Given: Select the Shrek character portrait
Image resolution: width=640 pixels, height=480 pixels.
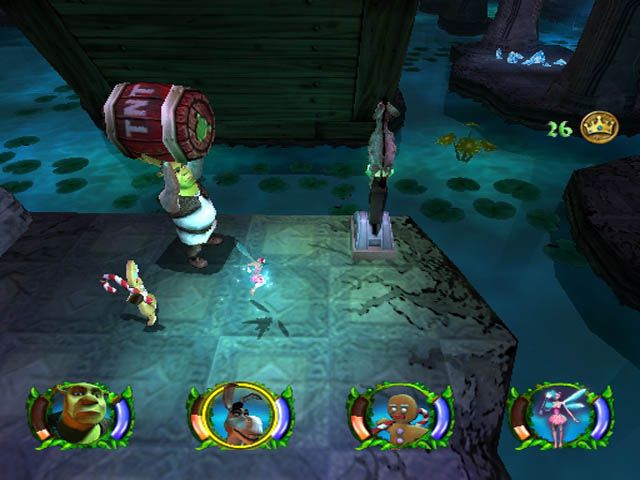Looking at the screenshot, I should (x=79, y=414).
